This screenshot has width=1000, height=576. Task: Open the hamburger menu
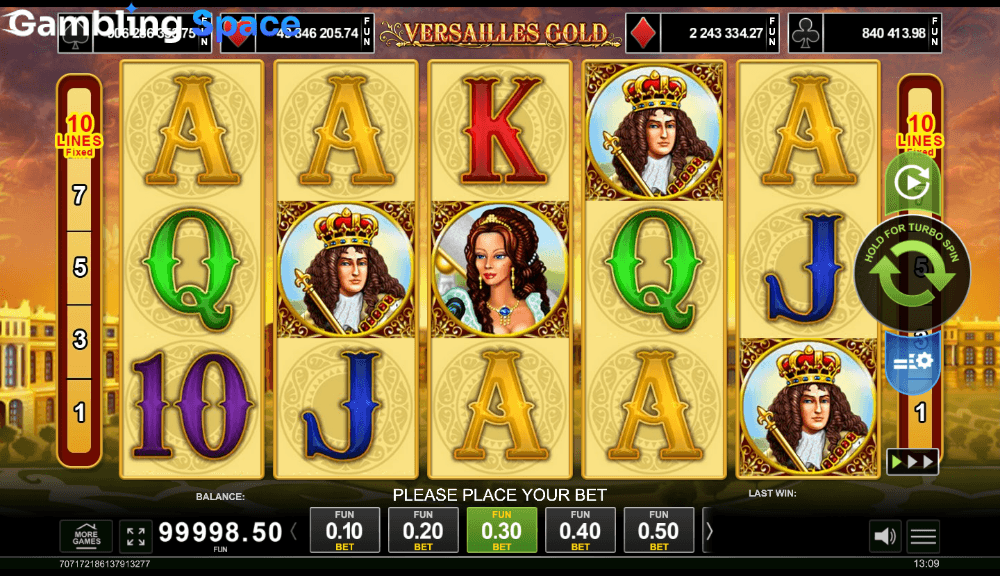[923, 537]
